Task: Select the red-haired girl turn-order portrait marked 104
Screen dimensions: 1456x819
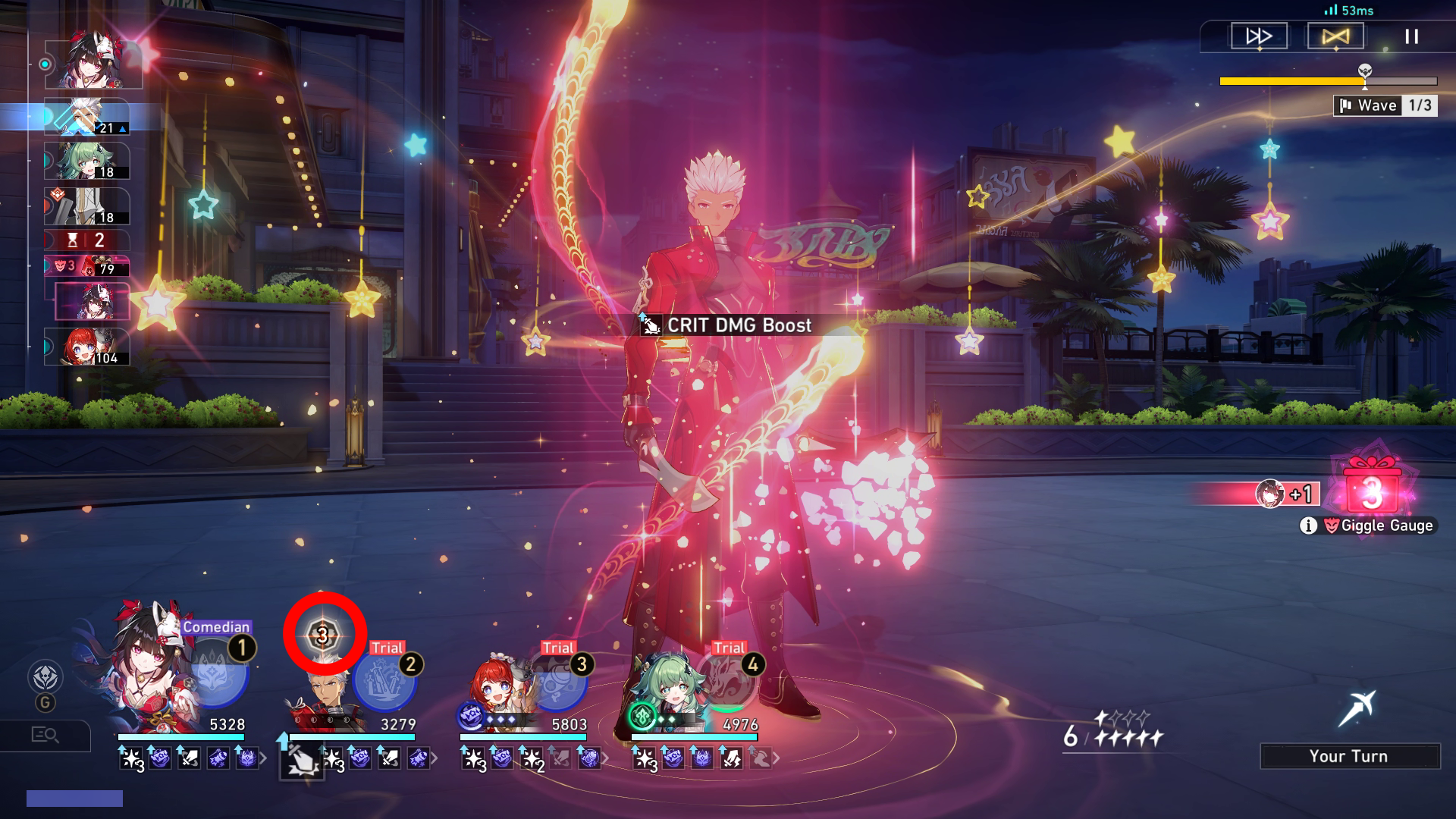Action: tap(86, 347)
